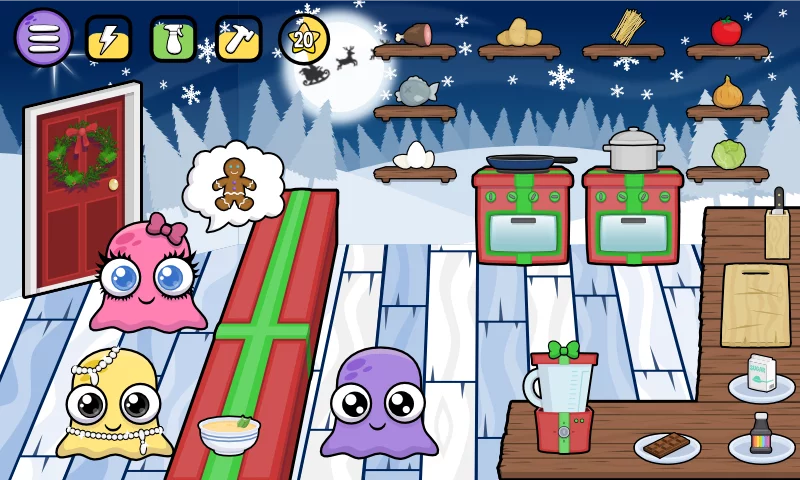
Task: Click the star level 20 badge
Action: (303, 39)
